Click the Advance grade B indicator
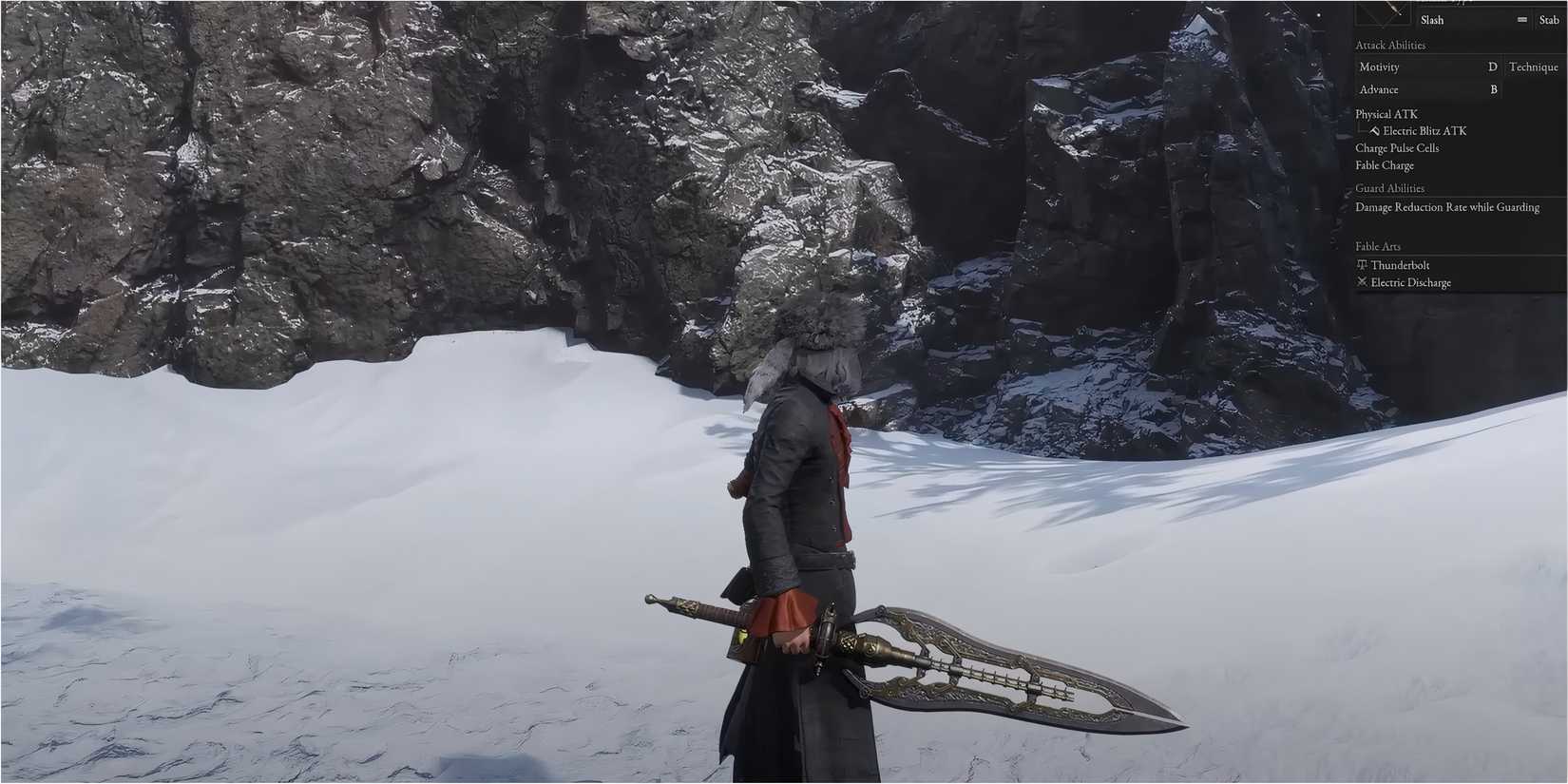 point(1493,89)
